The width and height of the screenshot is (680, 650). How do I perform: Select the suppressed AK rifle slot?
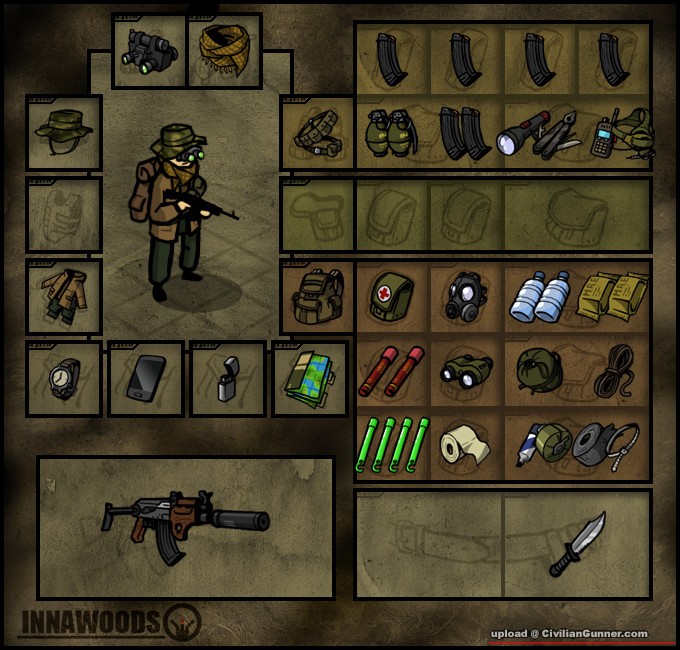[x=186, y=527]
